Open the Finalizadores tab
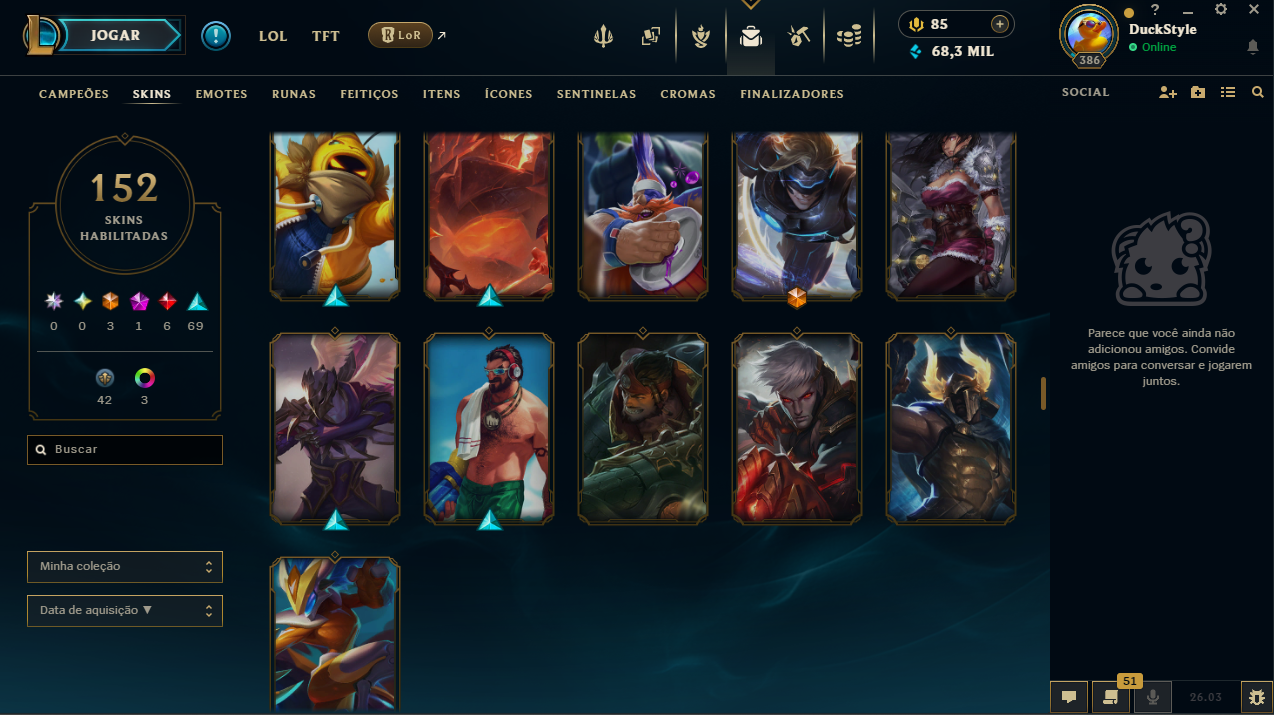This screenshot has height=715, width=1274. pyautogui.click(x=791, y=94)
